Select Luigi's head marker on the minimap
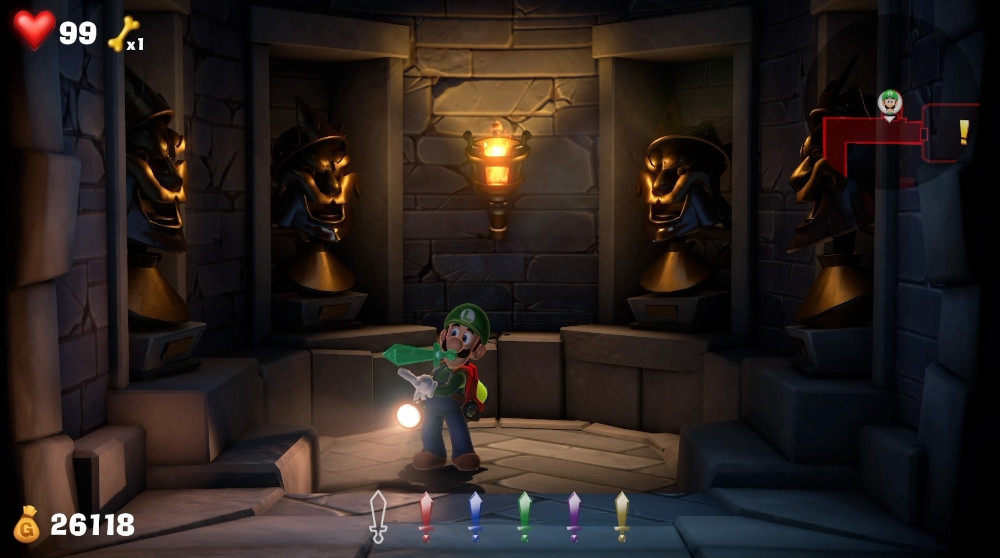Image resolution: width=1000 pixels, height=558 pixels. (889, 103)
